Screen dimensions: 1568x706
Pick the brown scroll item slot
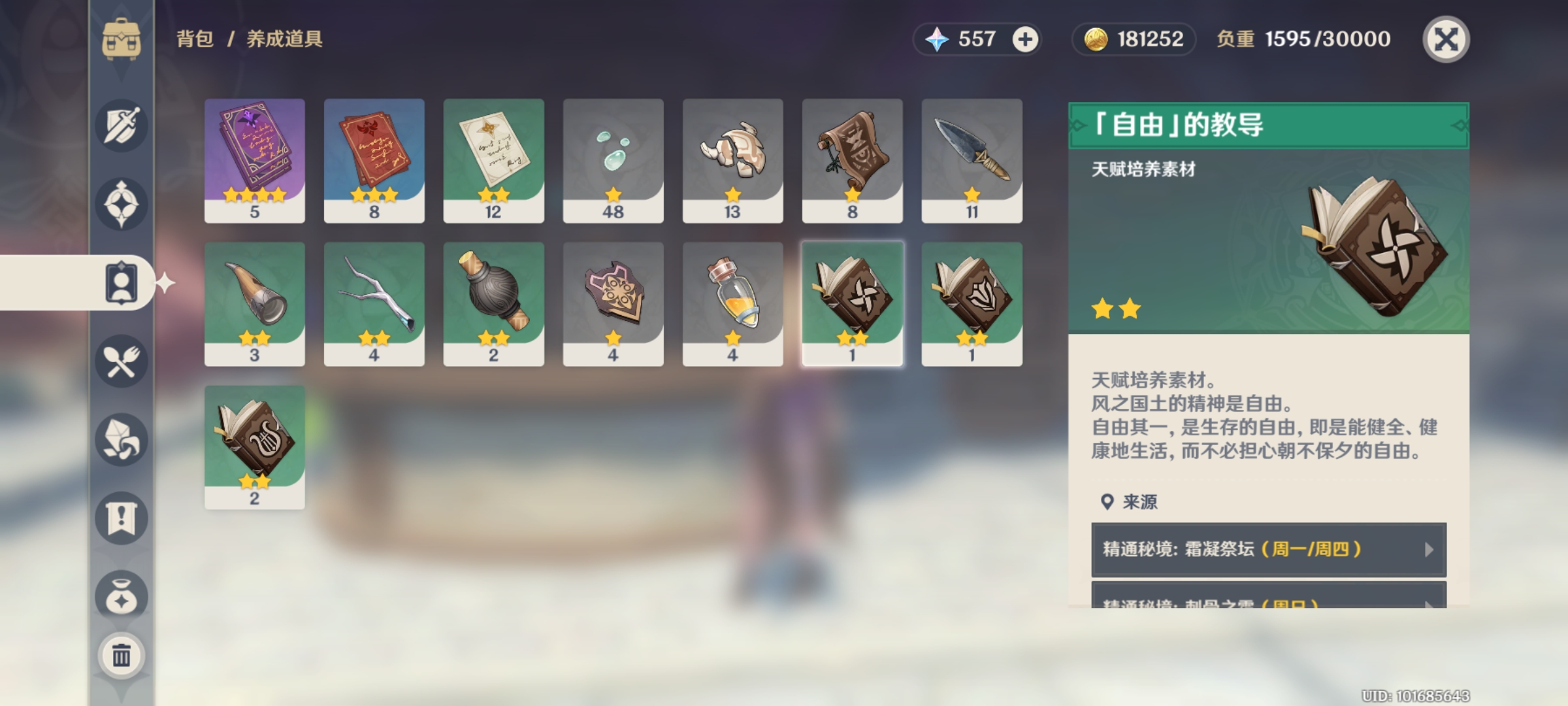pos(852,161)
